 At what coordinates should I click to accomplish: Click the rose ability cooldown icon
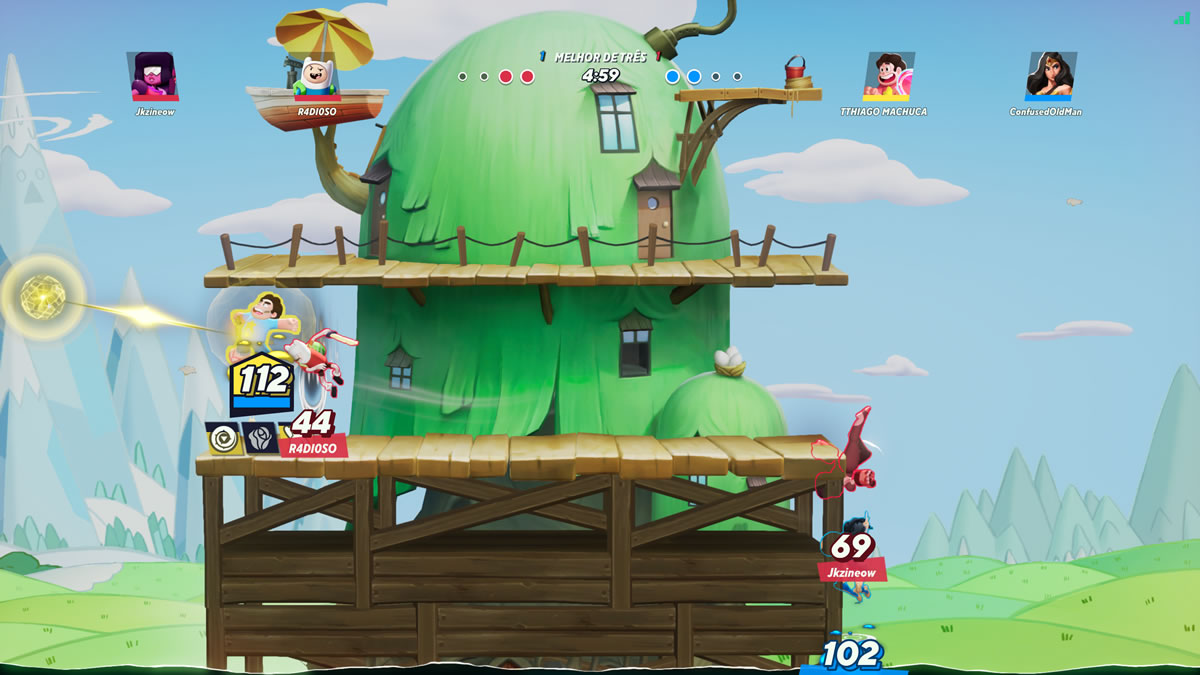[x=260, y=438]
